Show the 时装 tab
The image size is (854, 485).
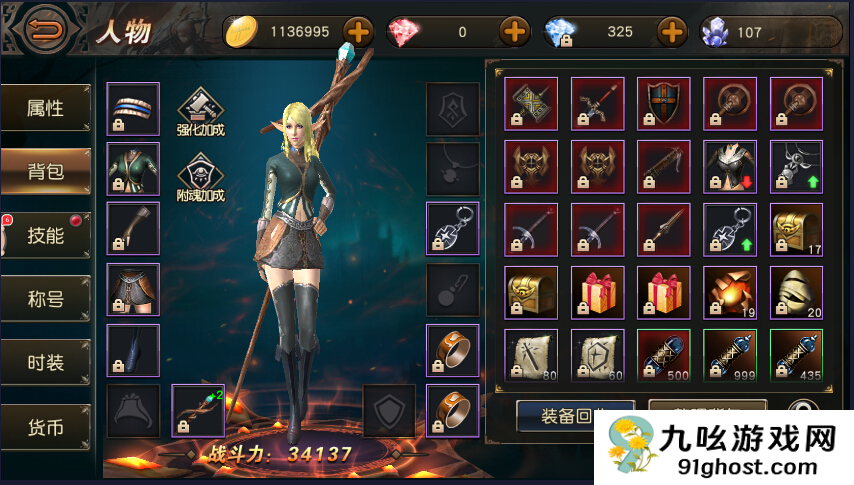coord(46,360)
